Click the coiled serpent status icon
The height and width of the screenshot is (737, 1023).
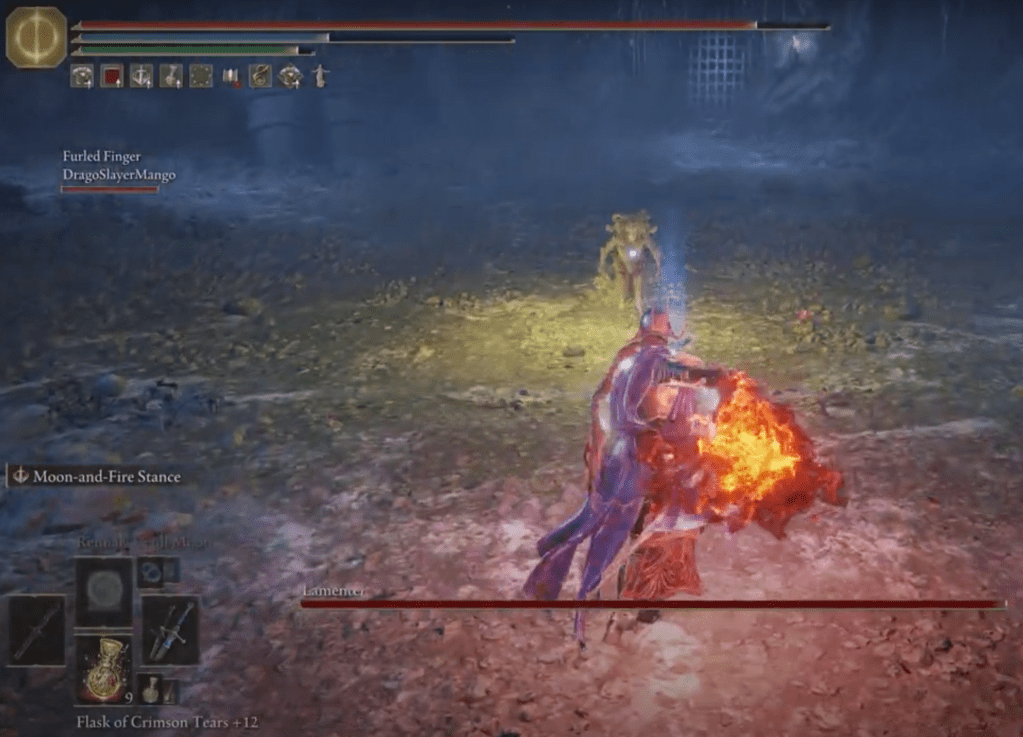tap(260, 76)
